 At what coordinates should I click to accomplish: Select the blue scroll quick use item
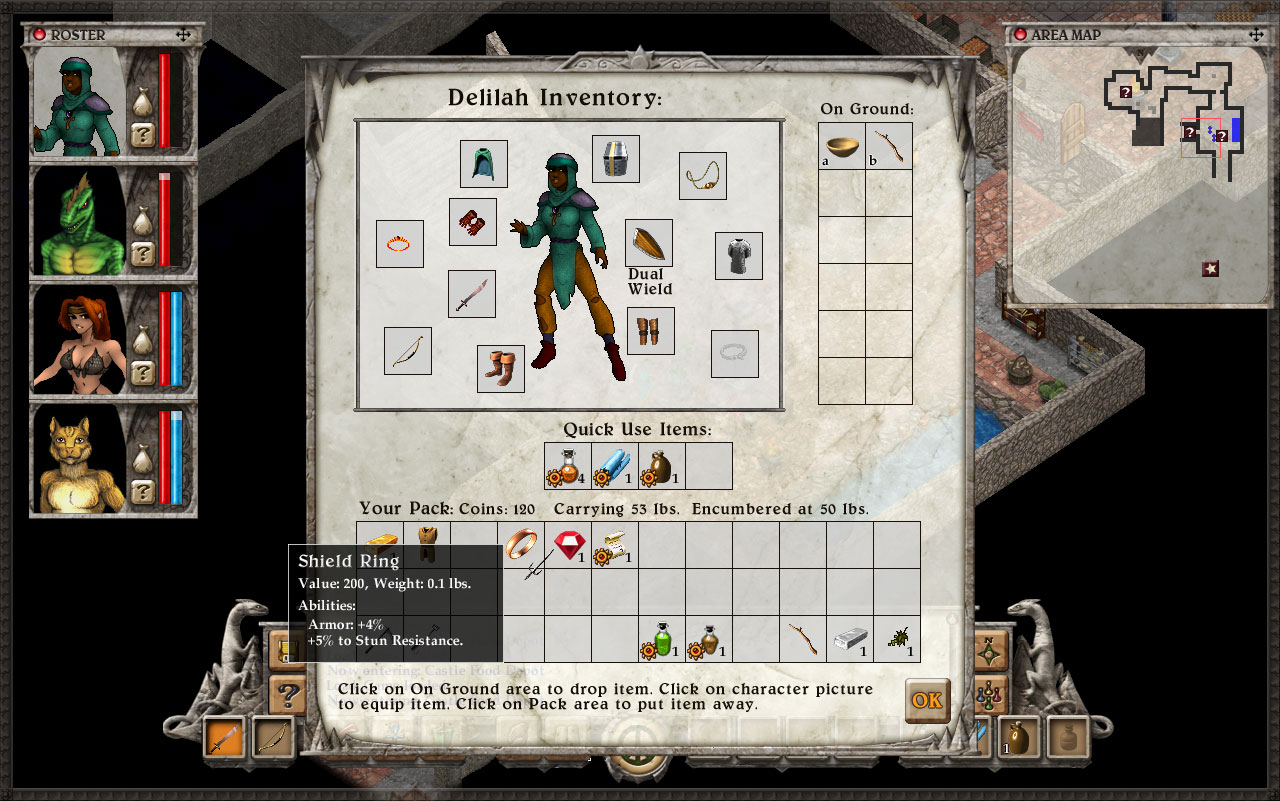pos(614,466)
